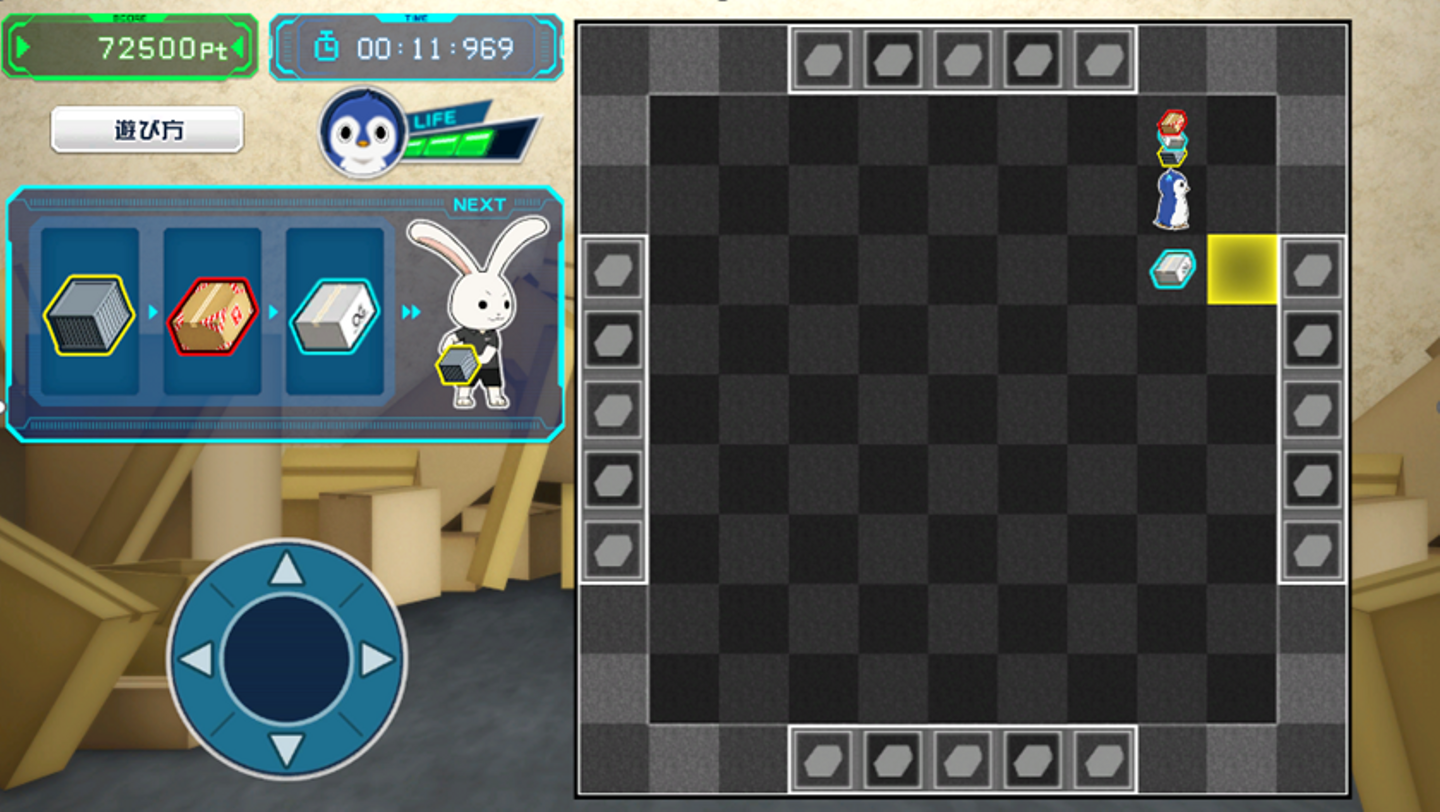Tap the down arrow on the D-pad

click(287, 749)
